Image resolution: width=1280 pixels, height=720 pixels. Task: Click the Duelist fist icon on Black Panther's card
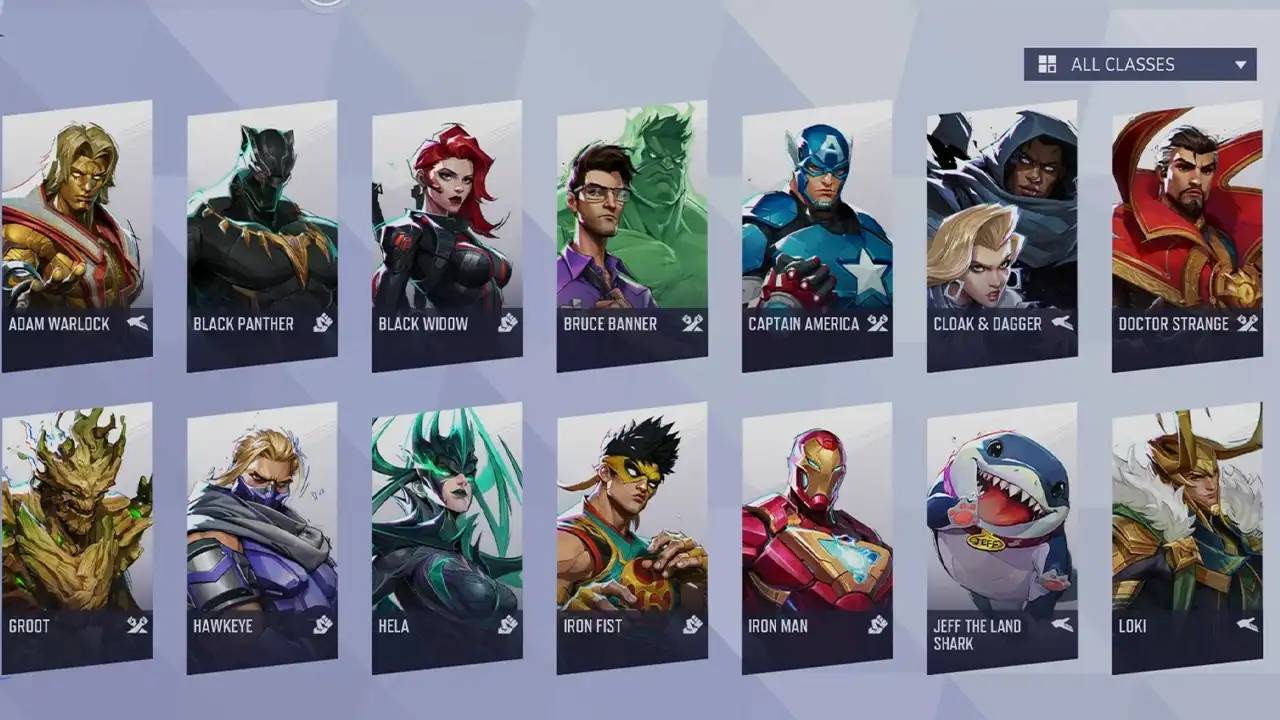322,322
